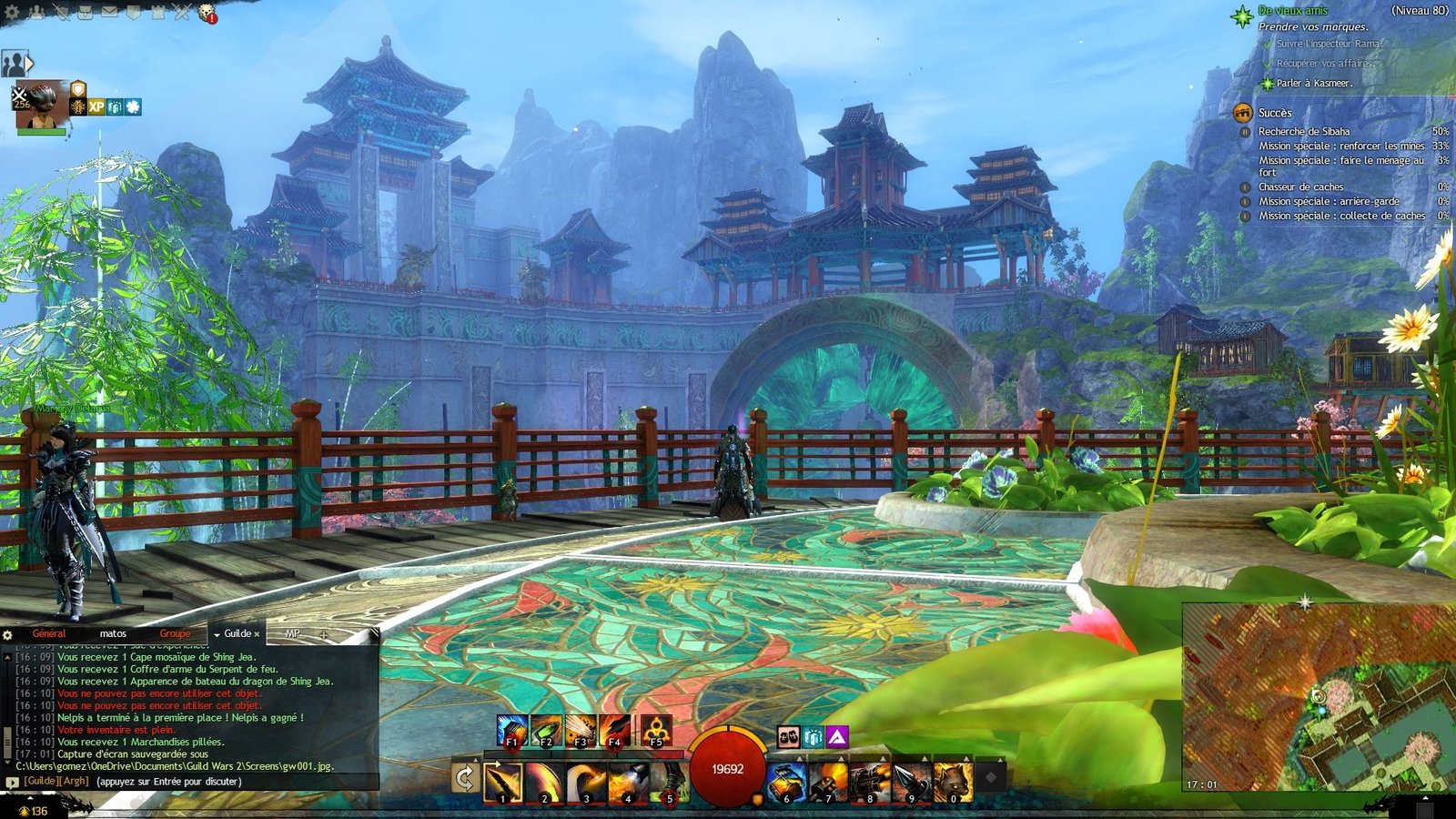Switch to the matos chat tab
The width and height of the screenshot is (1456, 819).
113,633
